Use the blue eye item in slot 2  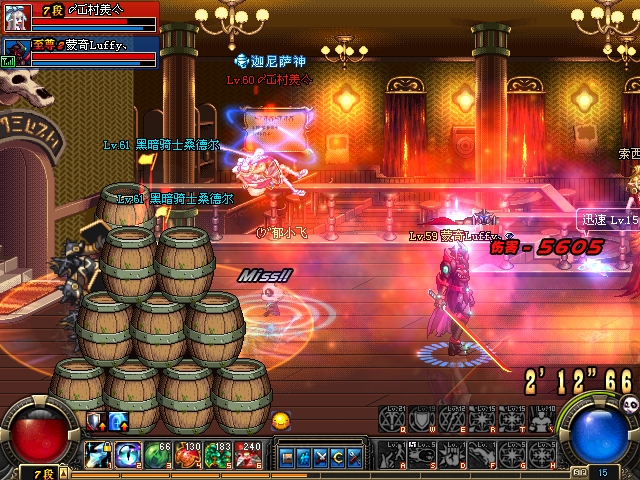(x=129, y=455)
